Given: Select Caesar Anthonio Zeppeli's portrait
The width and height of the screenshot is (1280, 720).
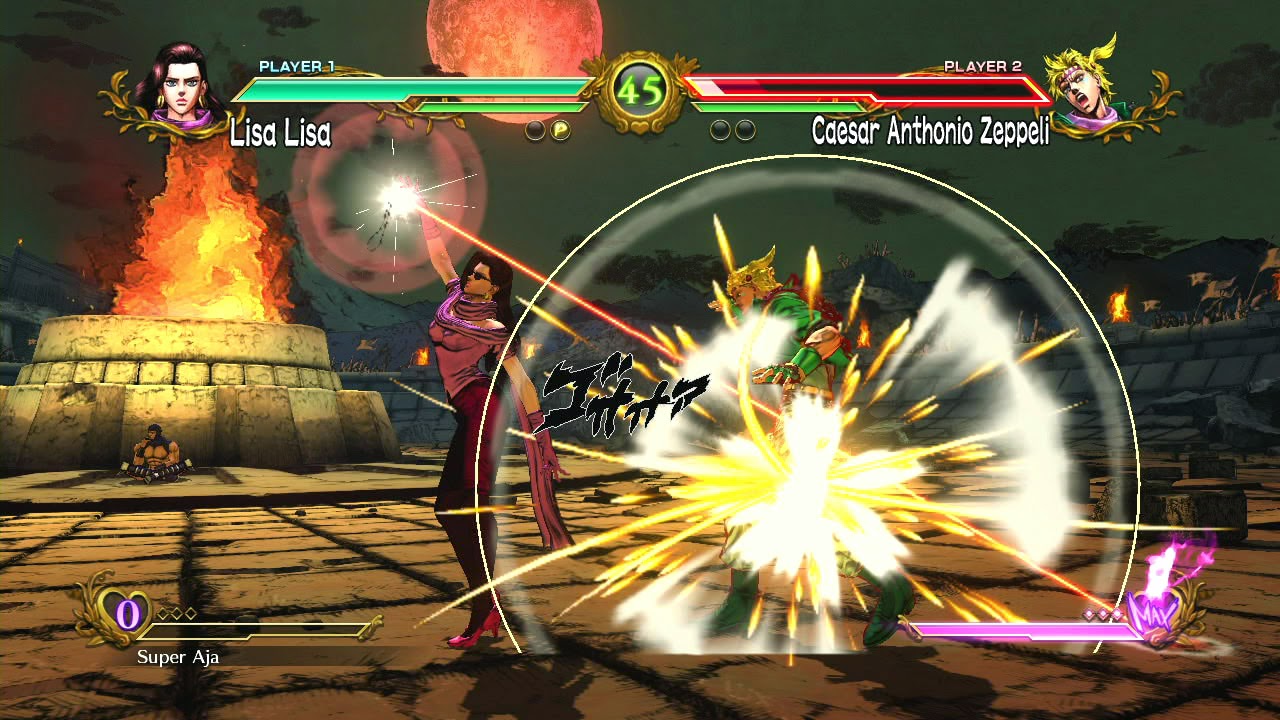Looking at the screenshot, I should [x=1083, y=86].
